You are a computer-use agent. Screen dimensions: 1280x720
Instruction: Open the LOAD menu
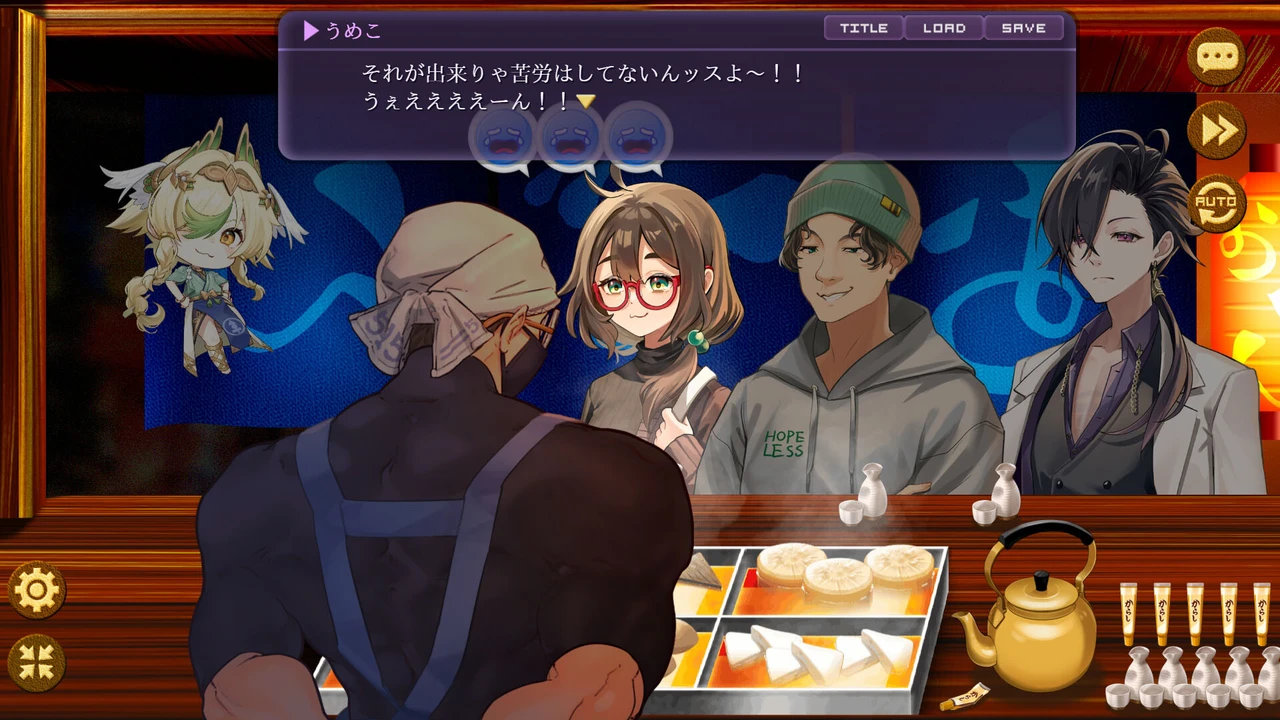[x=944, y=28]
